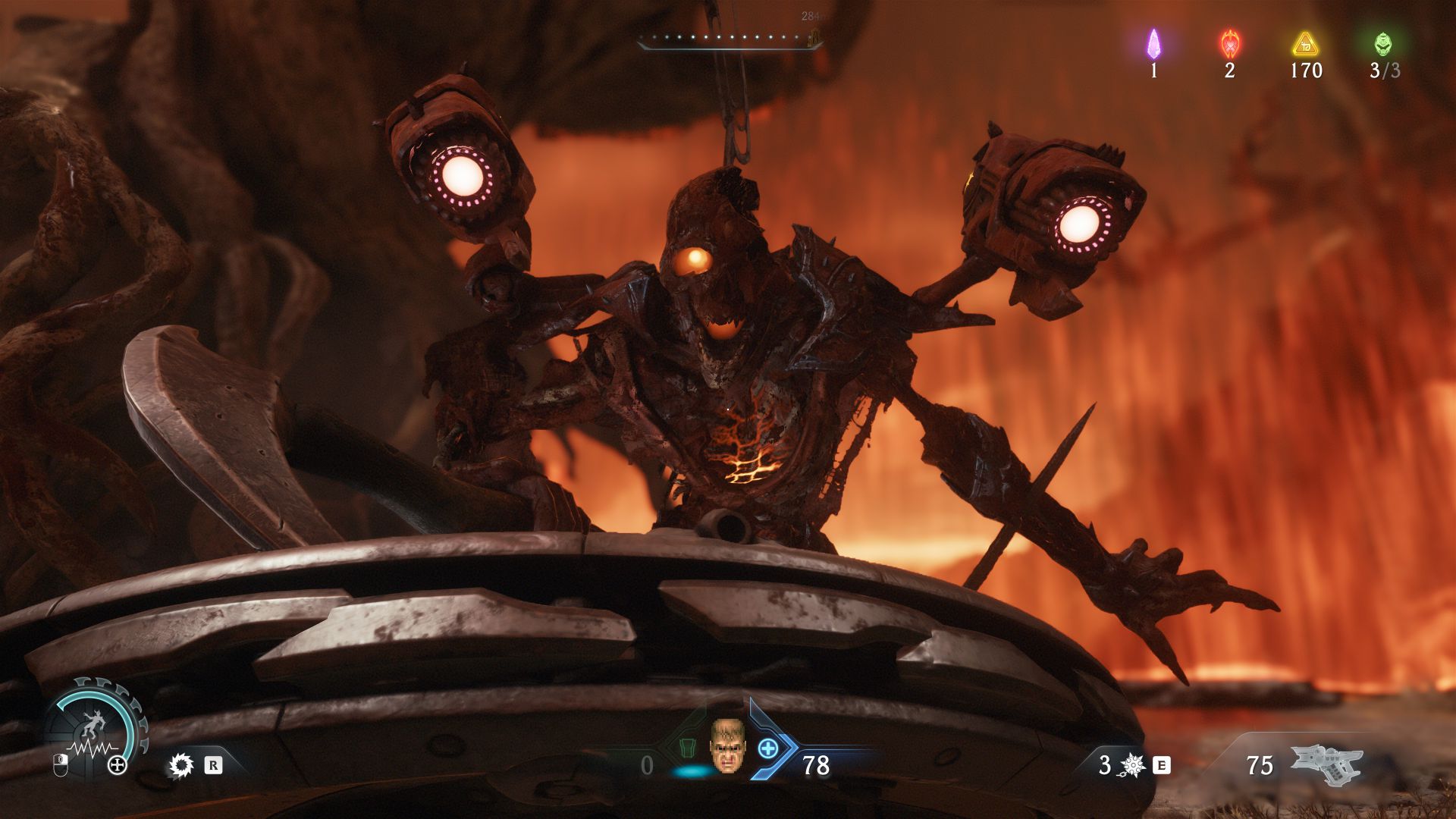Select the blue health cross icon
The height and width of the screenshot is (819, 1456).
pos(768,748)
